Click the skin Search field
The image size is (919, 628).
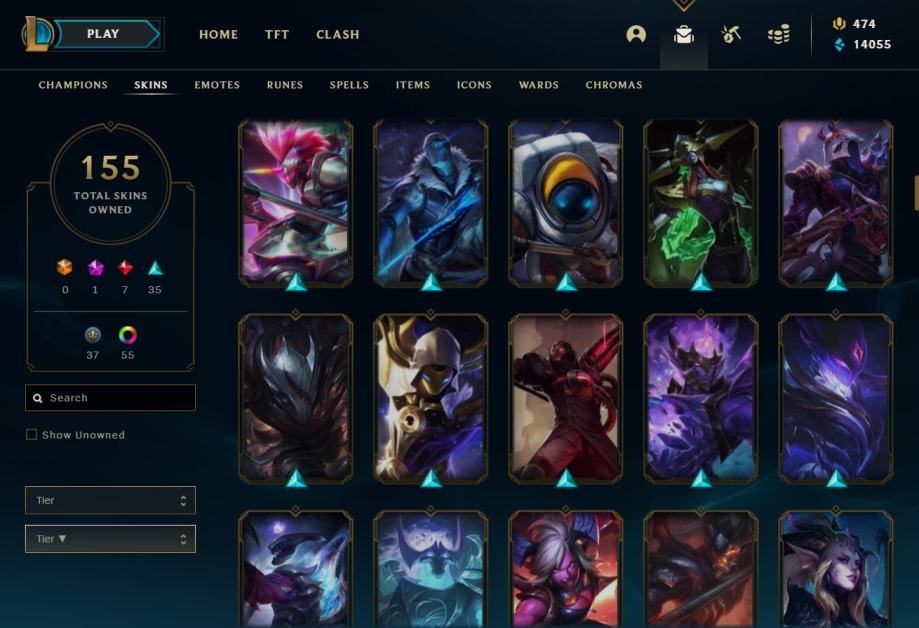110,398
